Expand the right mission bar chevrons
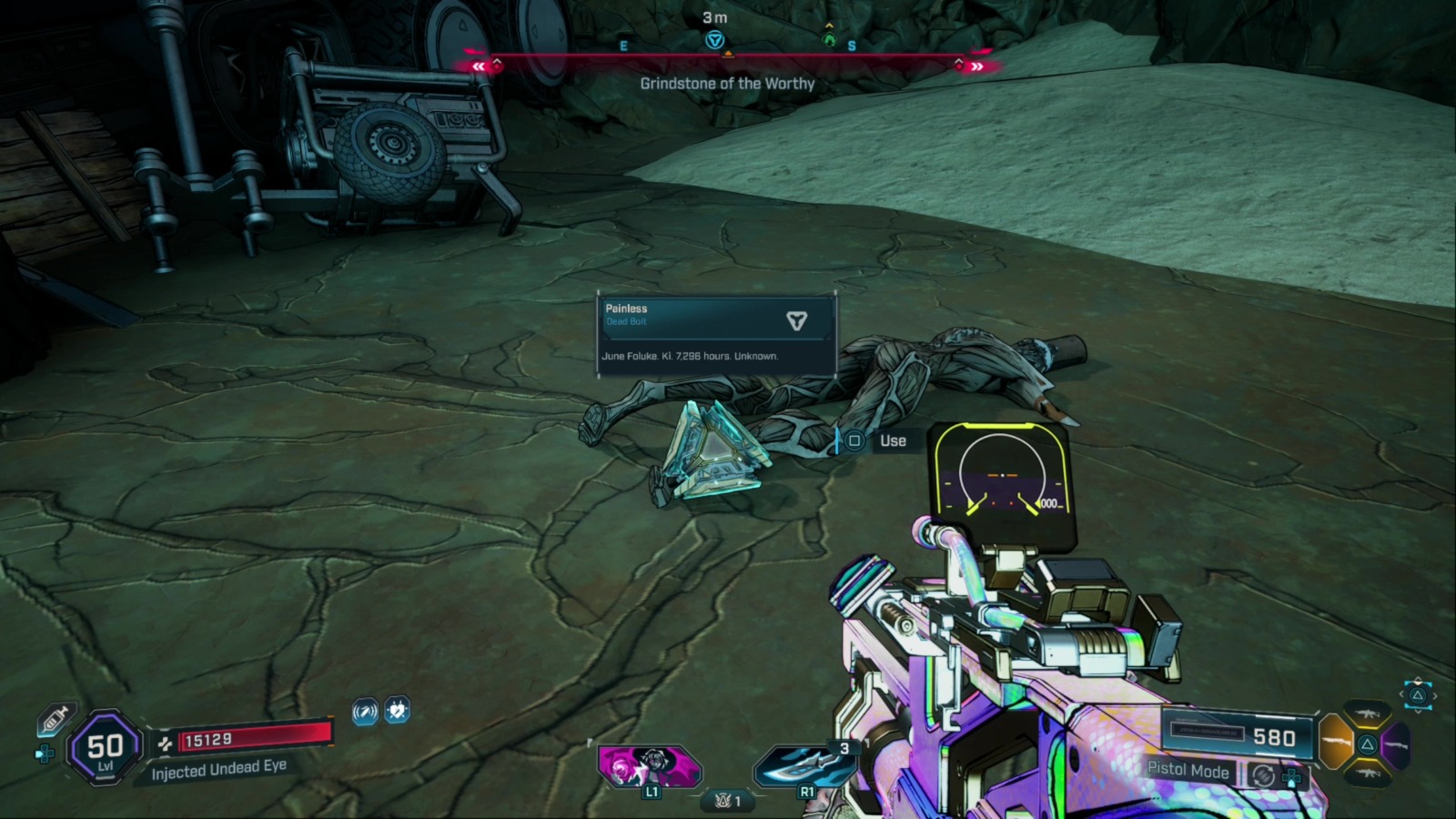 (x=976, y=65)
